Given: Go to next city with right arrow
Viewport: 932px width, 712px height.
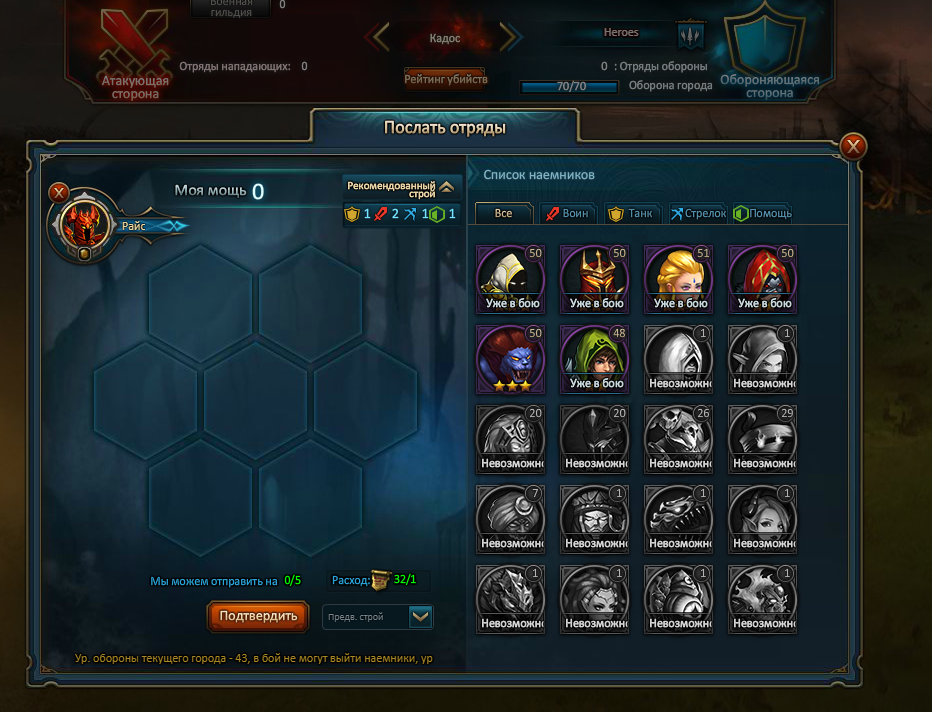Looking at the screenshot, I should tap(510, 38).
